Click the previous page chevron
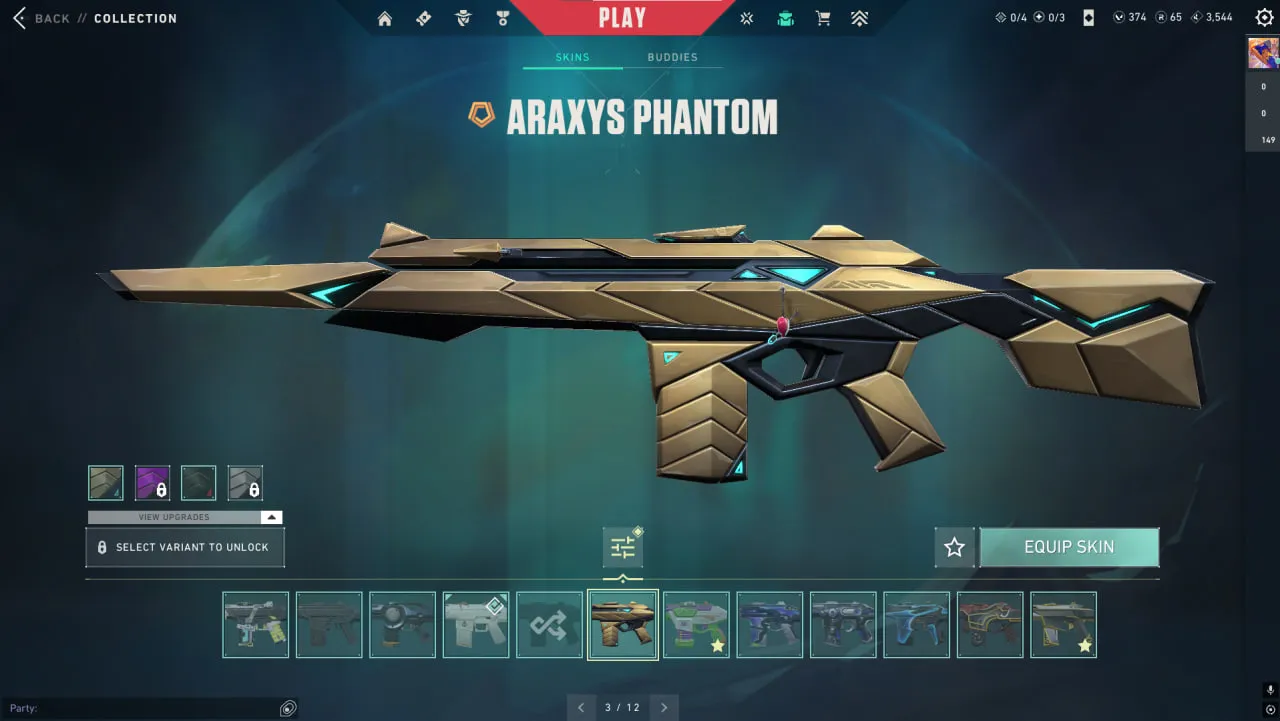 click(581, 707)
